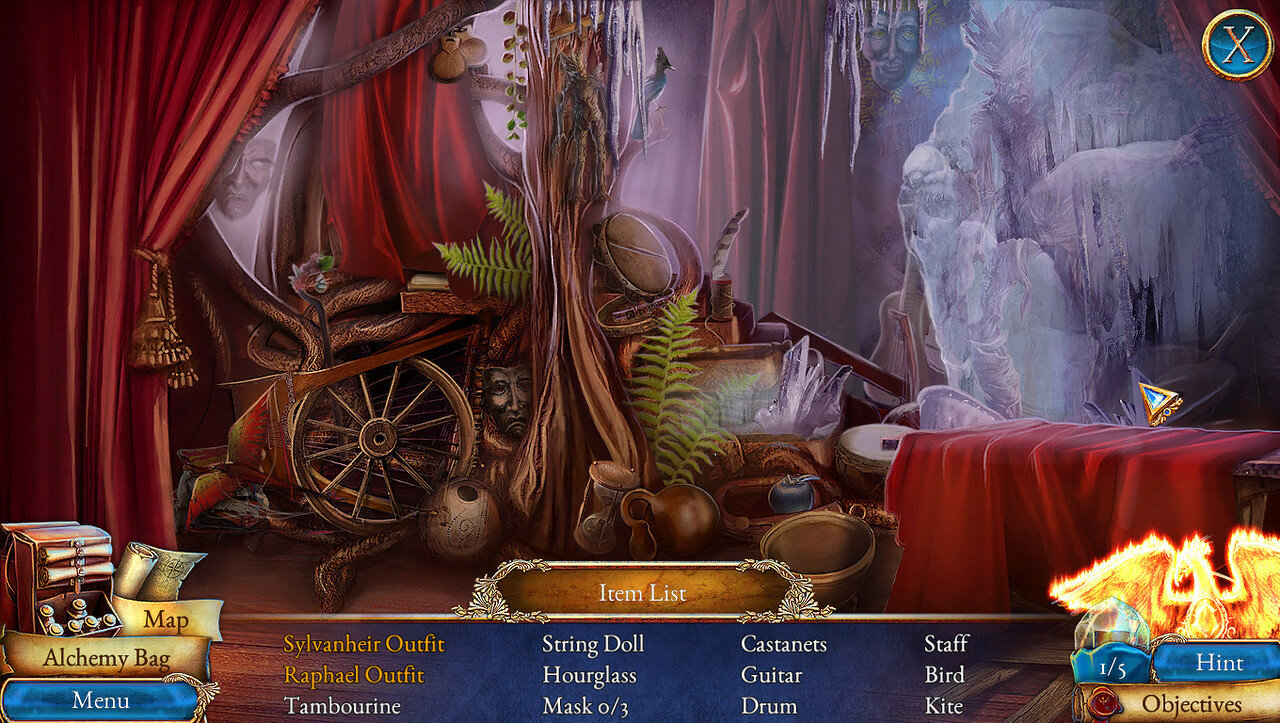Open the Menu
Viewport: 1280px width, 723px height.
coord(99,699)
